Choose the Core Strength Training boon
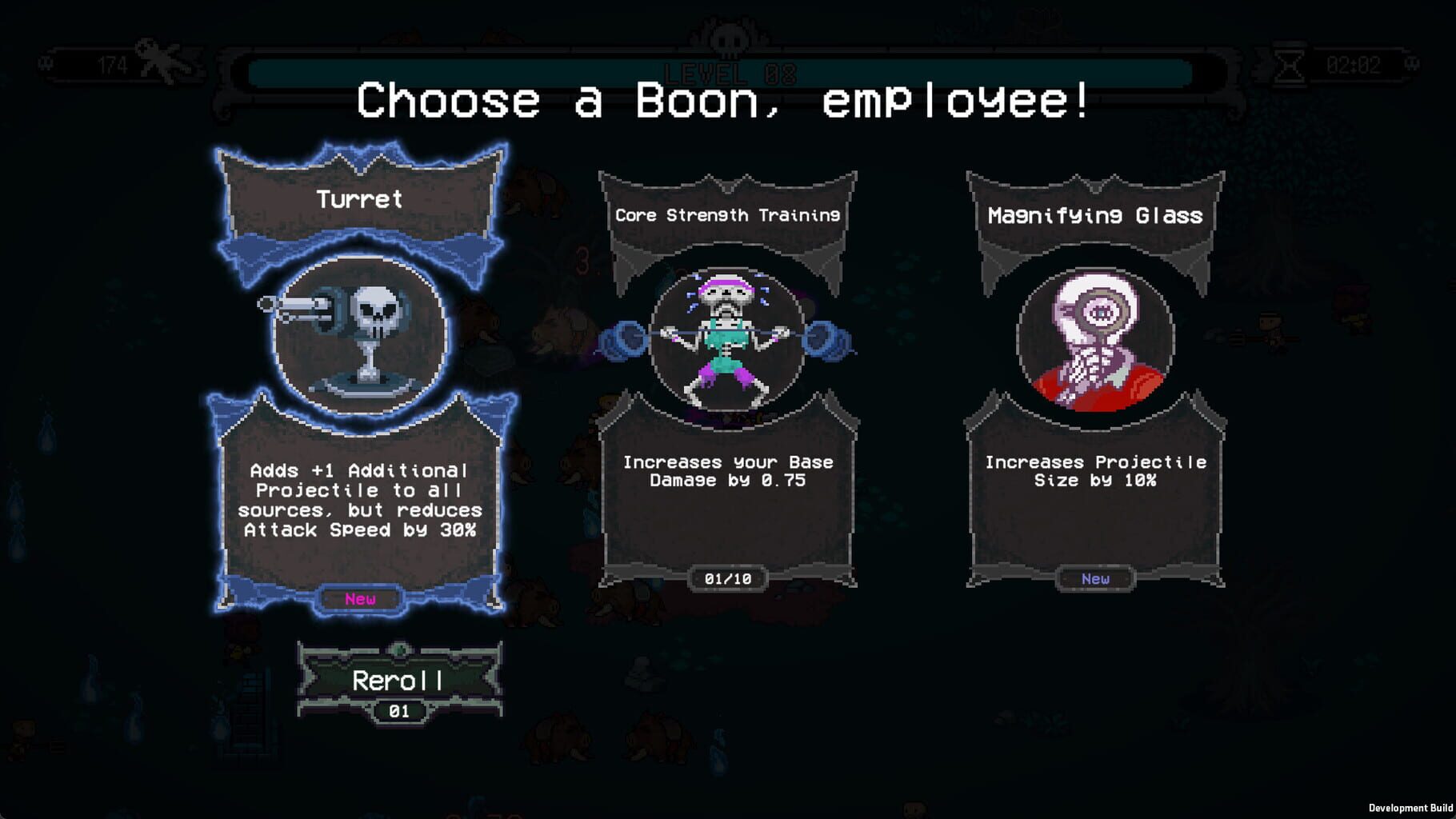The width and height of the screenshot is (1456, 819). pos(728,376)
